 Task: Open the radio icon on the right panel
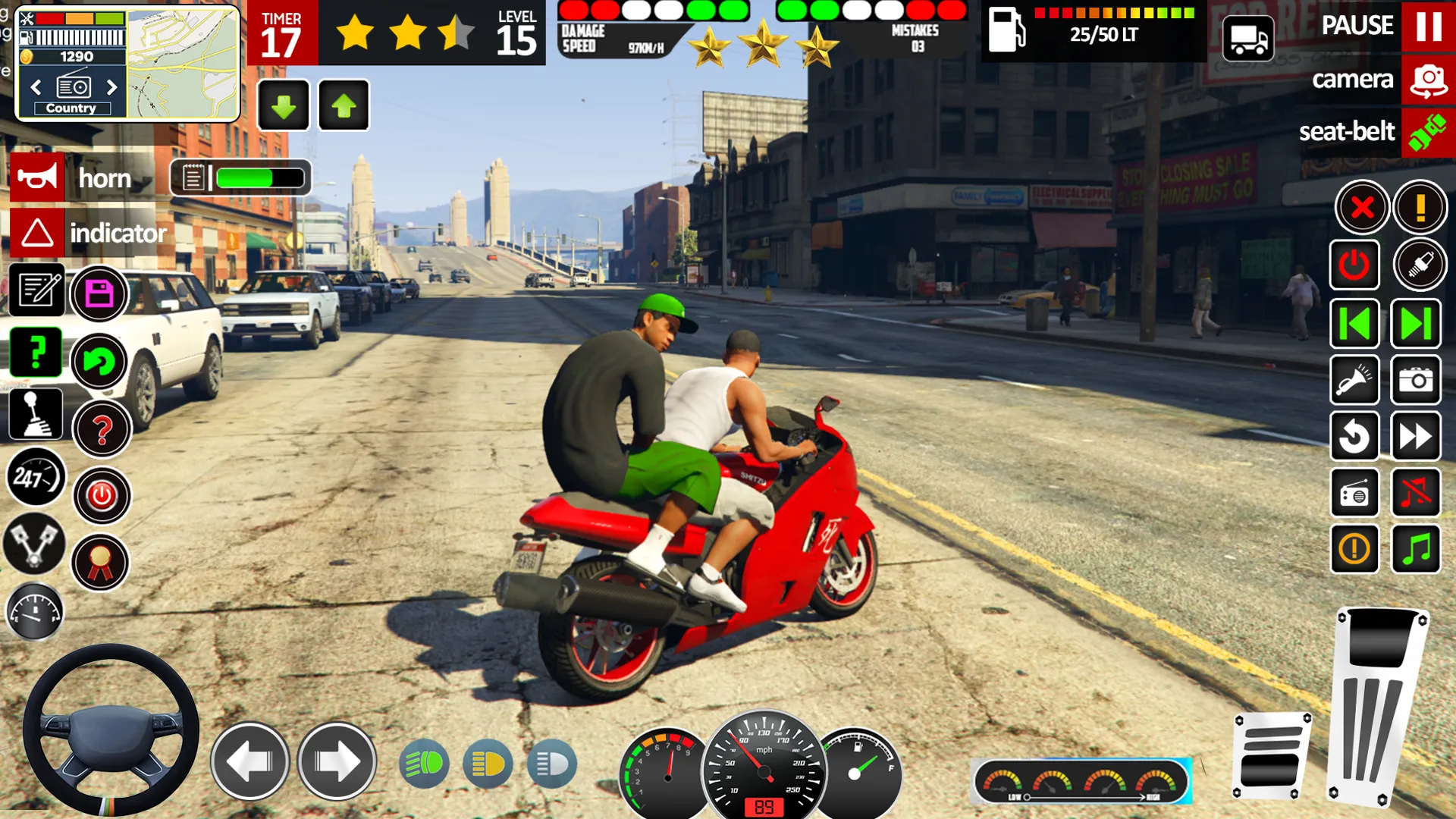pyautogui.click(x=1355, y=493)
